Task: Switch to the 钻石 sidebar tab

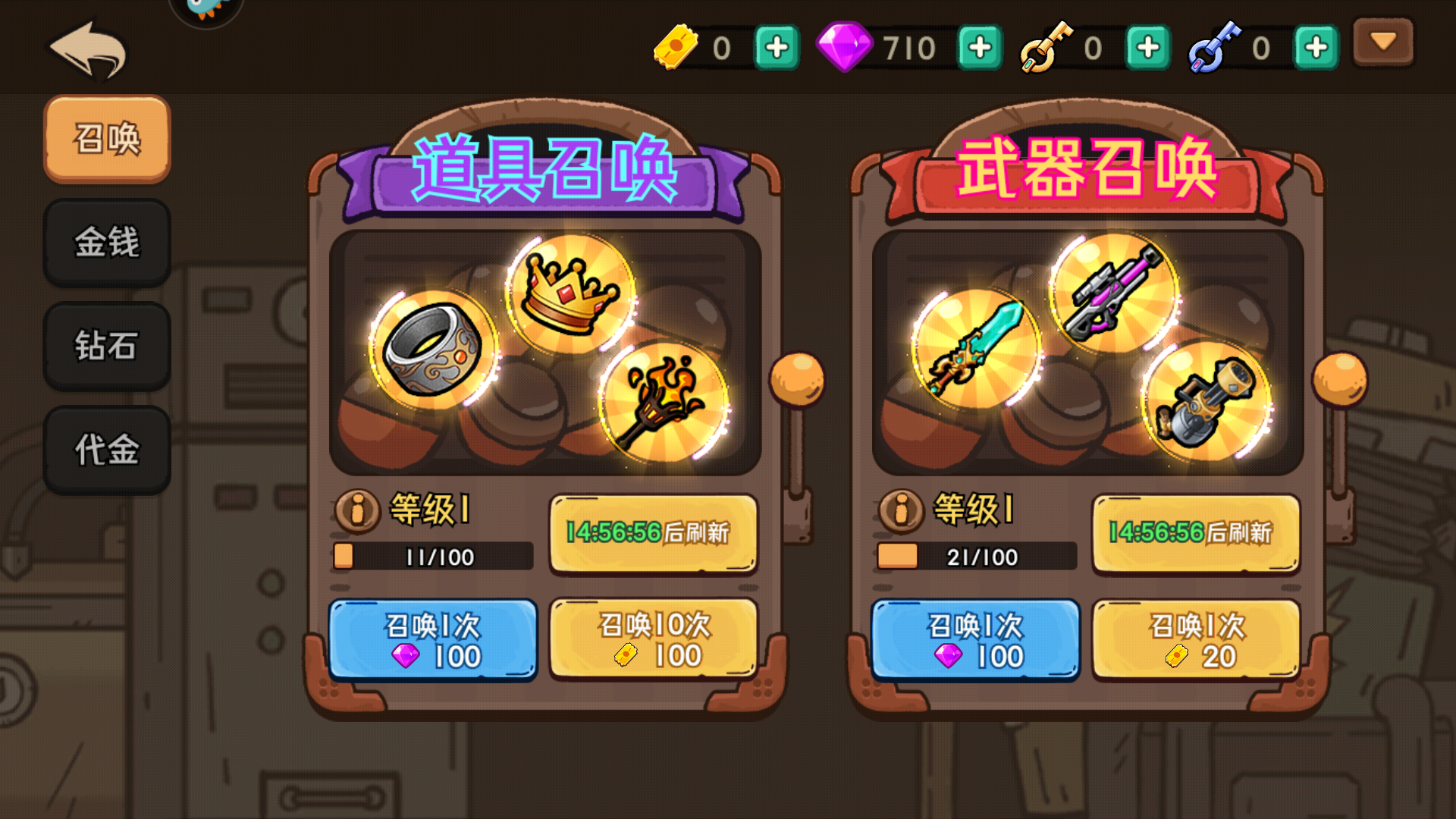Action: tap(106, 347)
